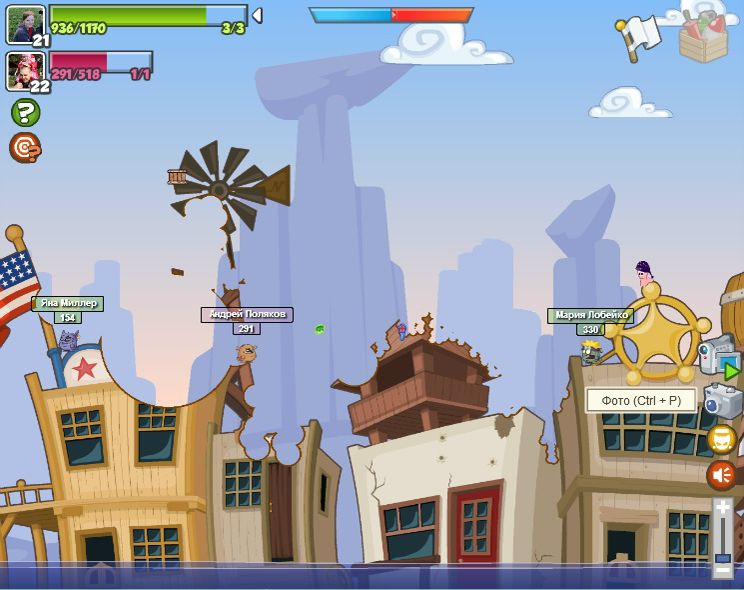Select the pink team player avatar
The height and width of the screenshot is (590, 744).
pyautogui.click(x=25, y=70)
